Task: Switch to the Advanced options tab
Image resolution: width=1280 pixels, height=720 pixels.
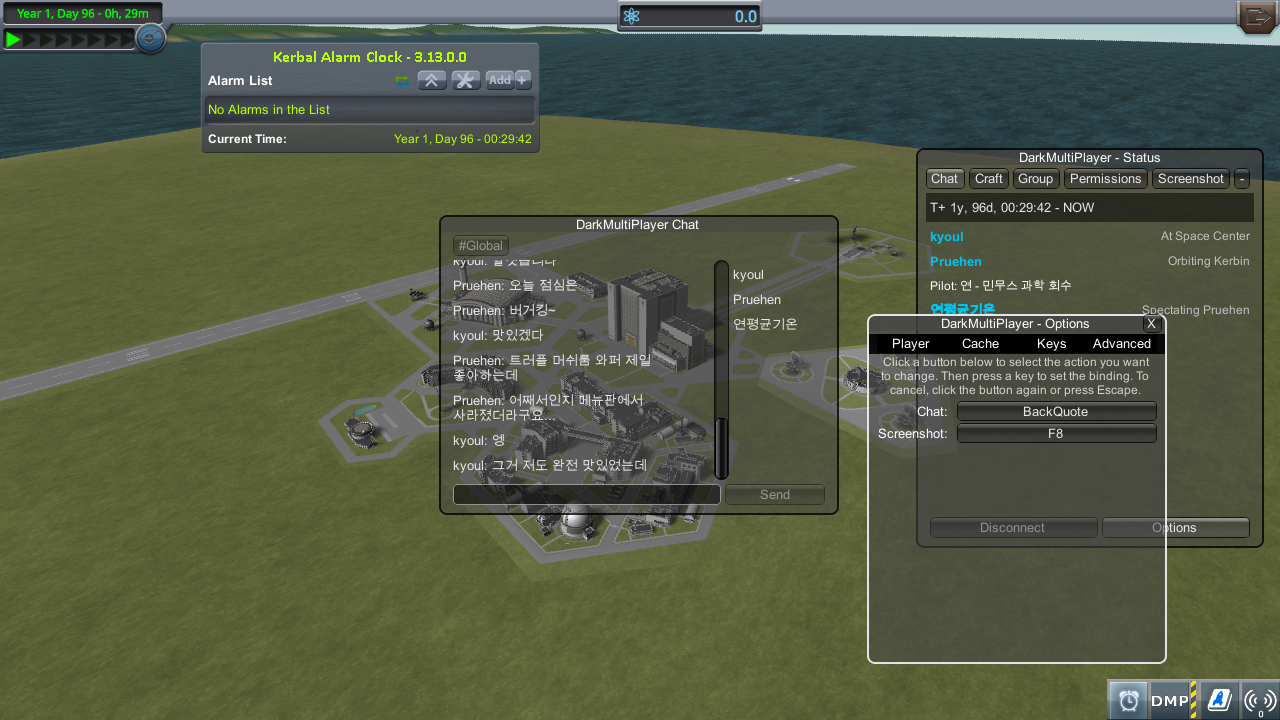Action: pyautogui.click(x=1121, y=344)
